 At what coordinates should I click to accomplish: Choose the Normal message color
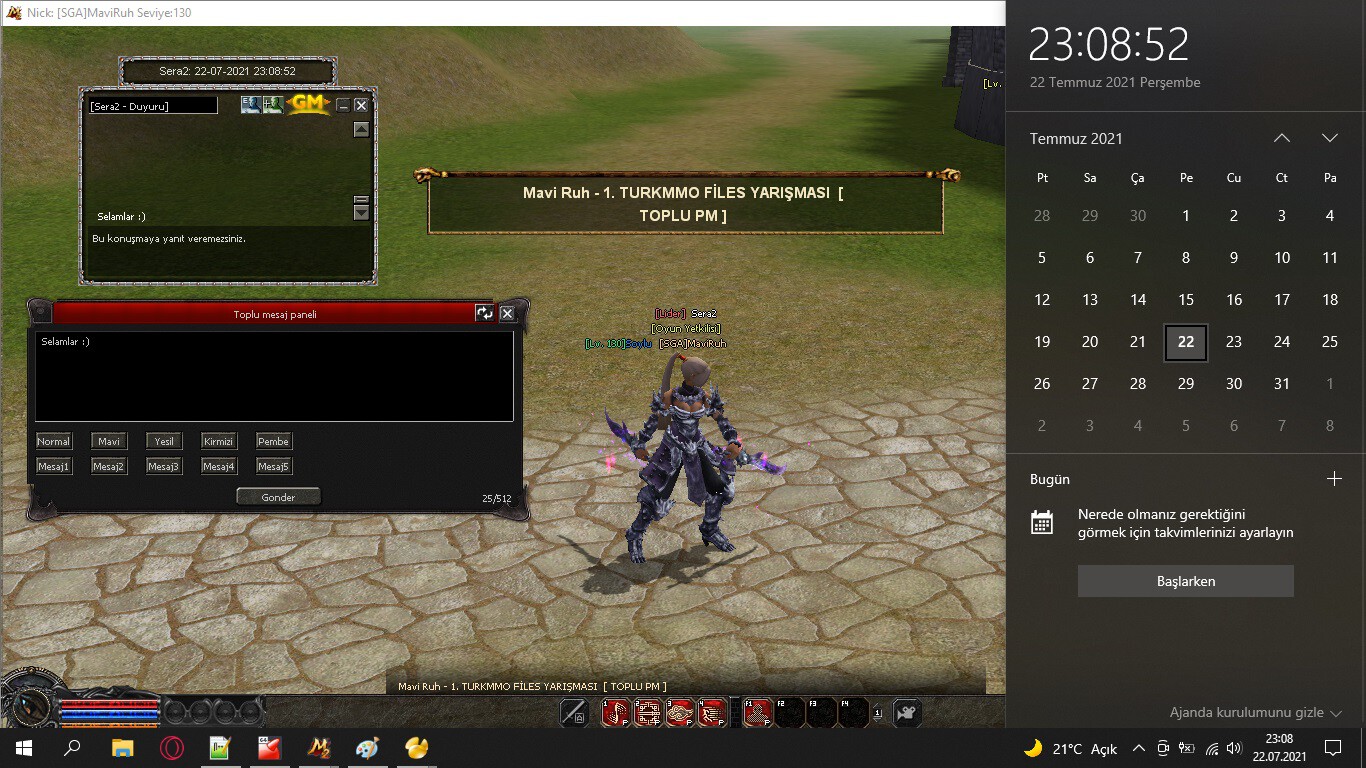[x=54, y=441]
